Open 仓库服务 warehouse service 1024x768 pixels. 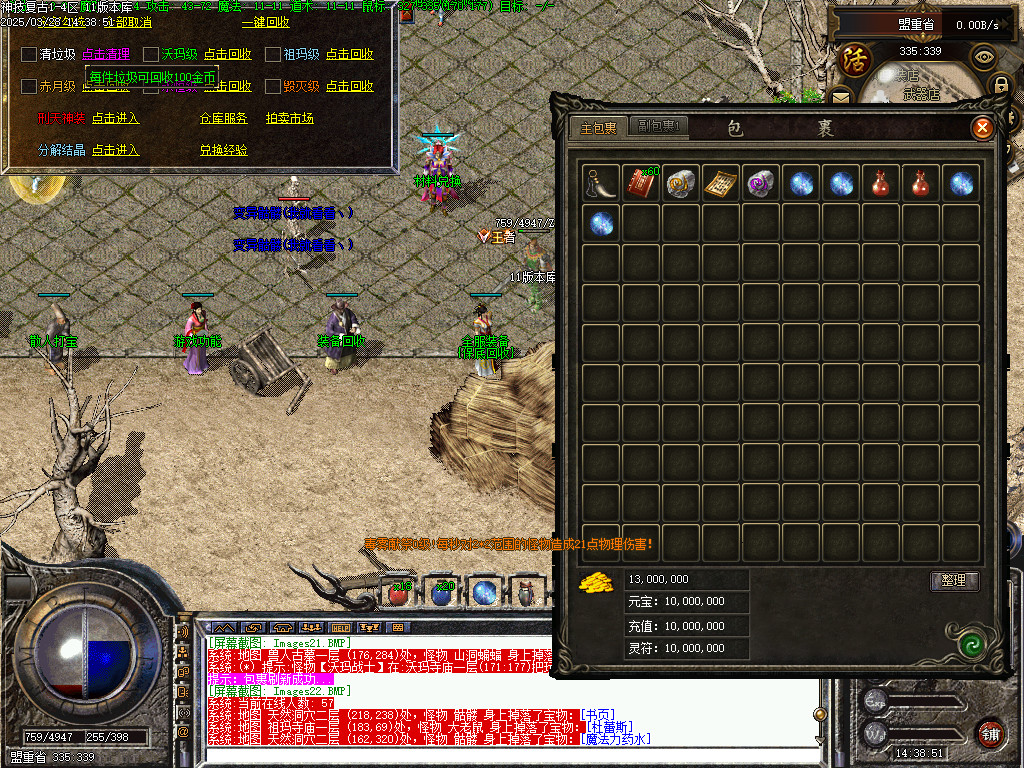223,118
